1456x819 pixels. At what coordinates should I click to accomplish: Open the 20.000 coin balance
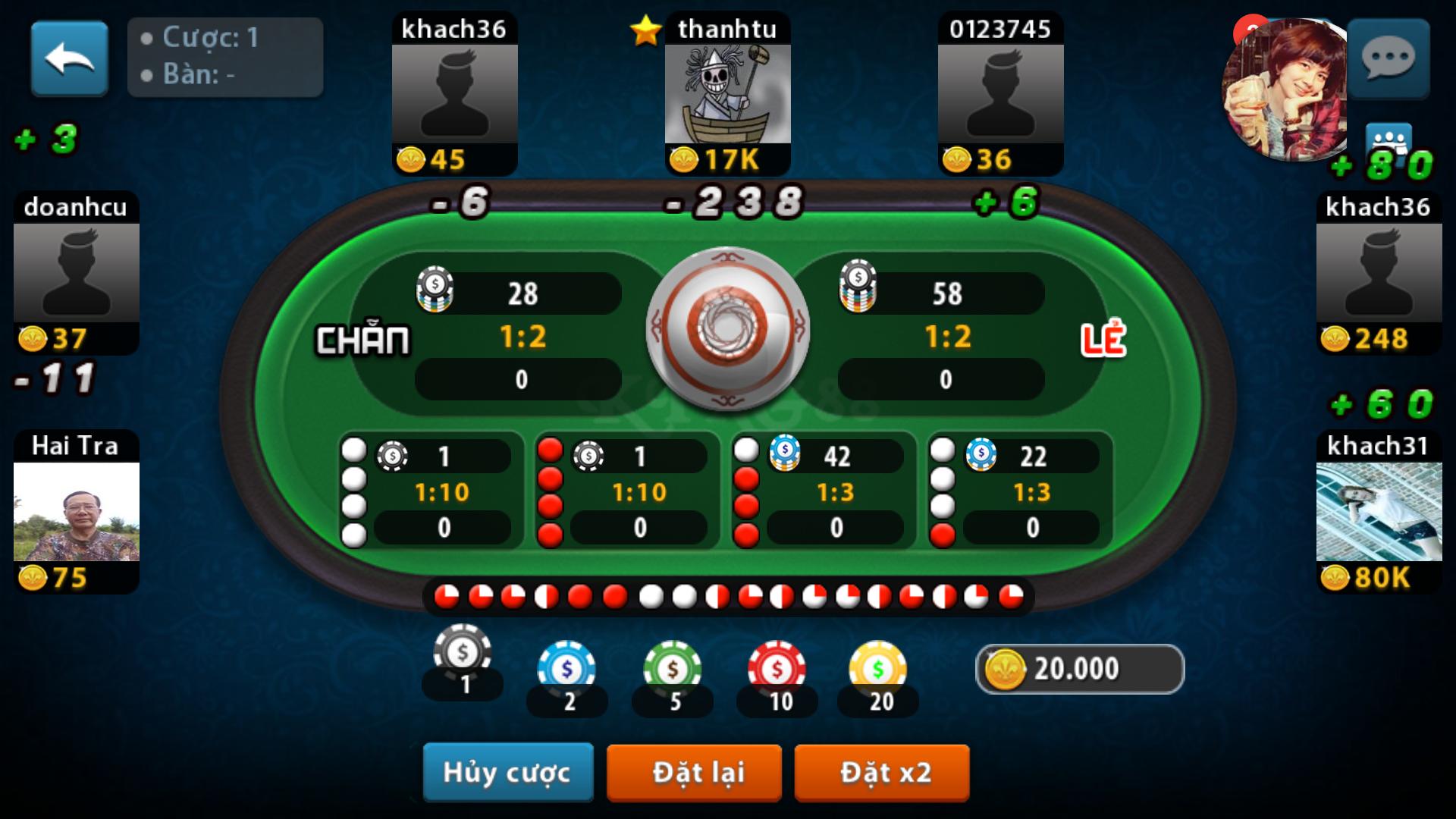click(1079, 669)
